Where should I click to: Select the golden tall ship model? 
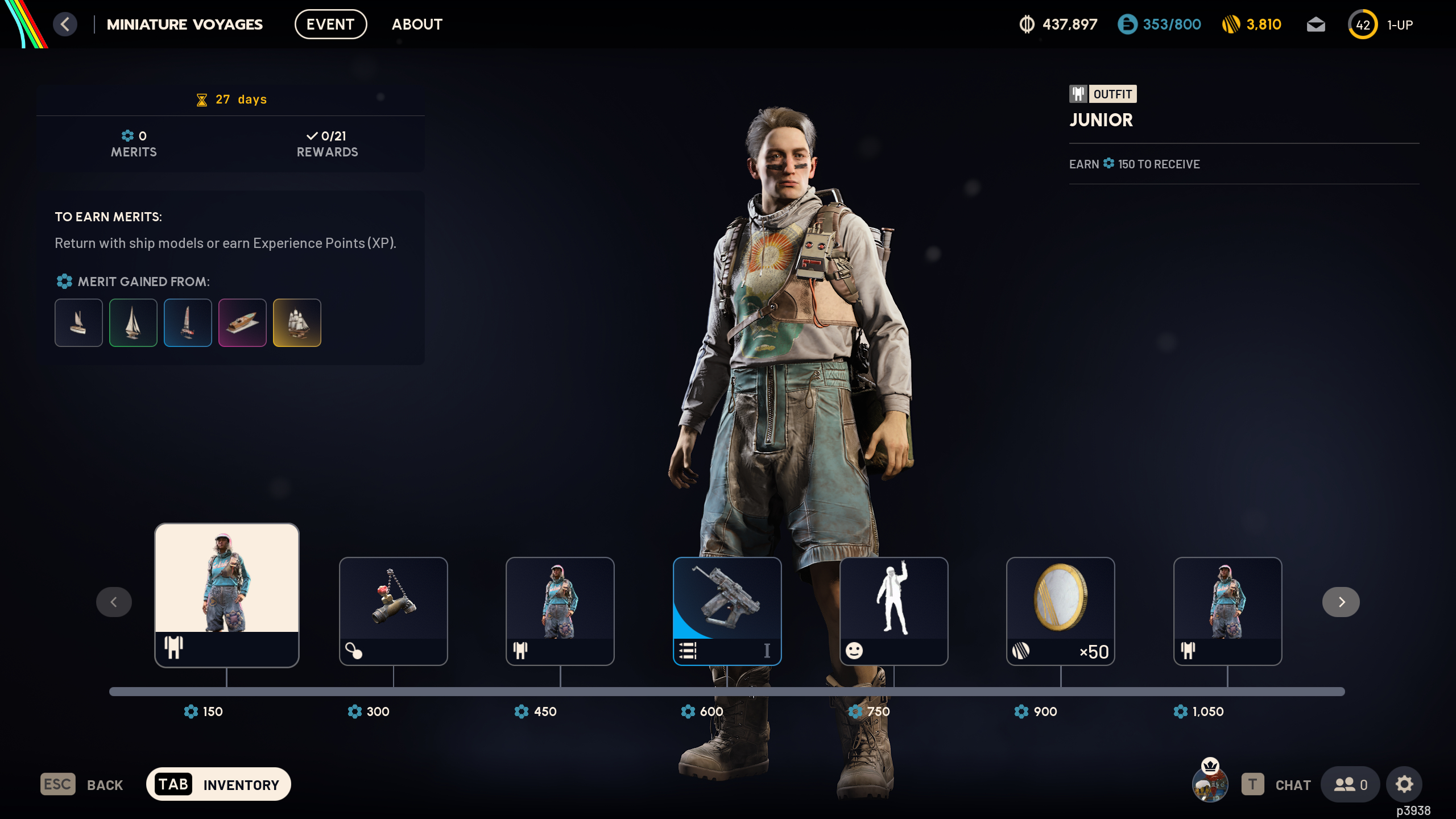coord(297,322)
